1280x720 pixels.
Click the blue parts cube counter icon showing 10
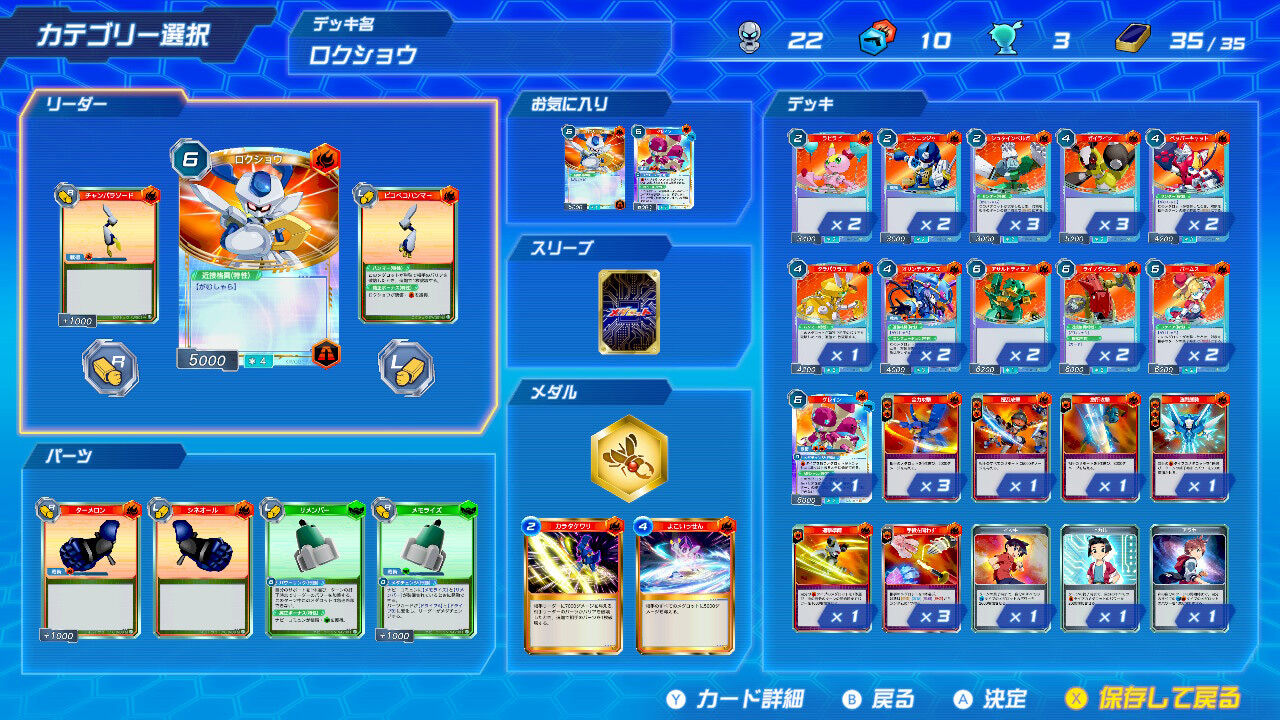(x=873, y=42)
